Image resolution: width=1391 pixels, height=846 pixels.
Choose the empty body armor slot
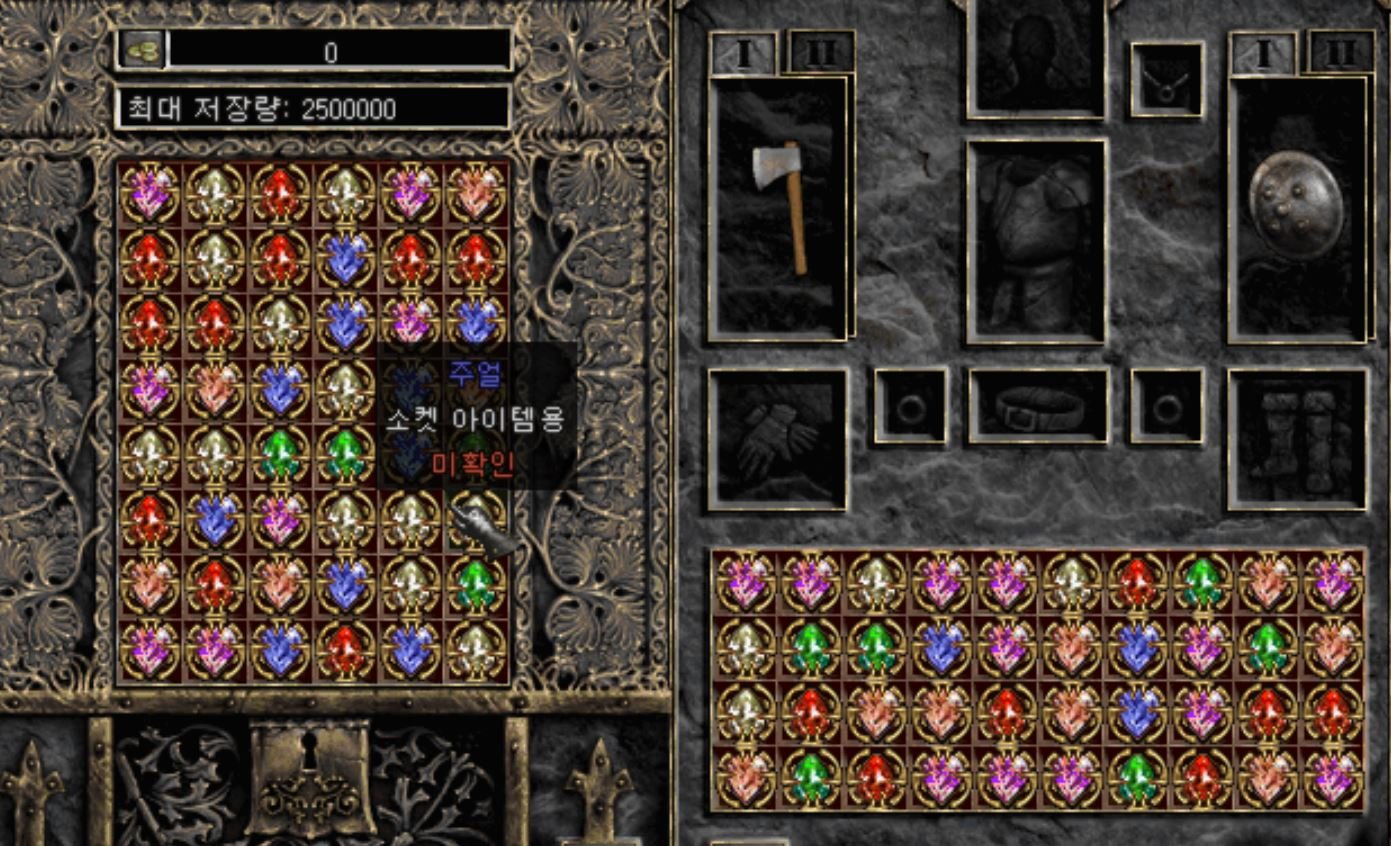(x=1036, y=240)
